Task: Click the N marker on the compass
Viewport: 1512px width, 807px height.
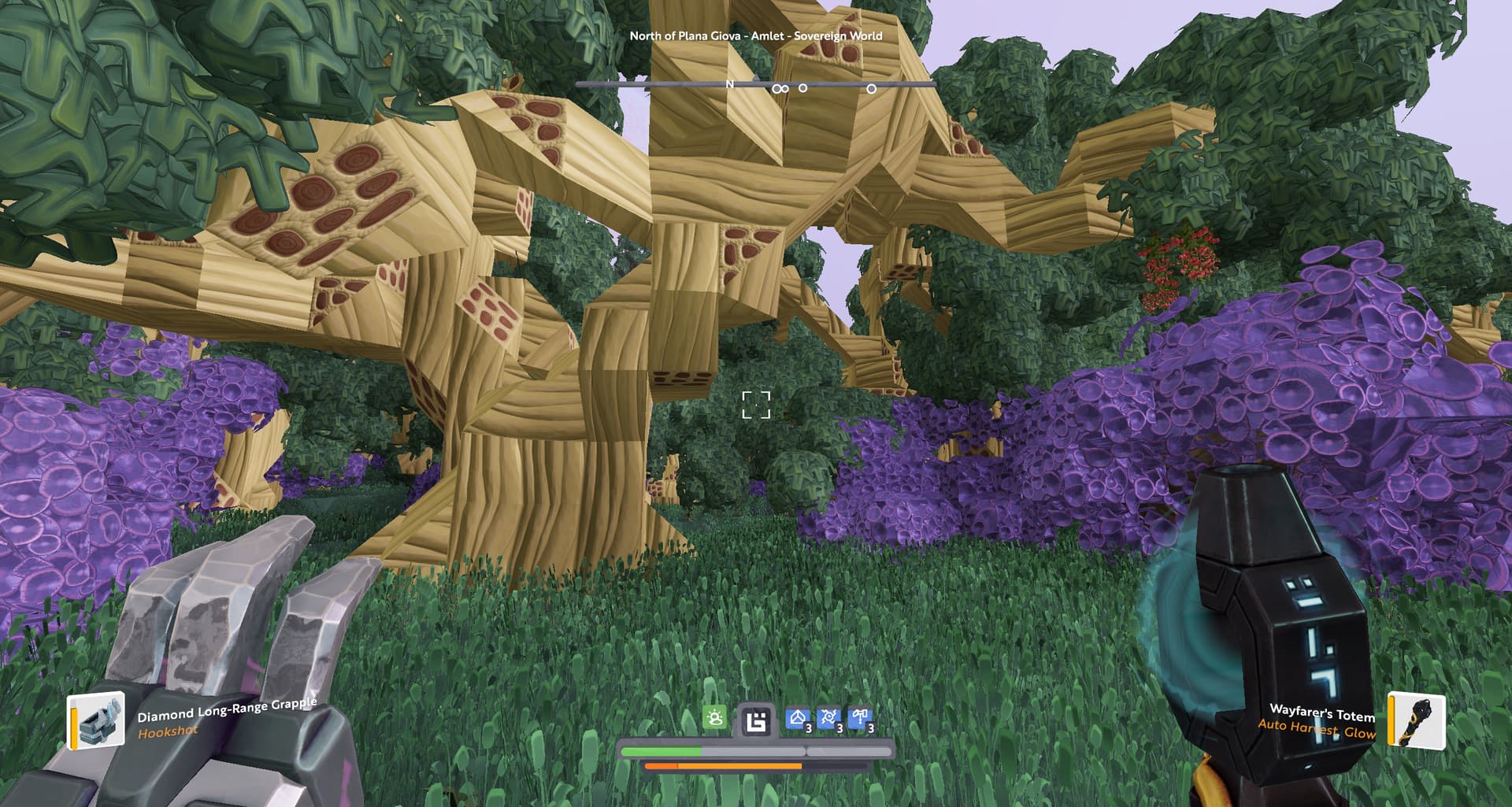Action: coord(730,84)
